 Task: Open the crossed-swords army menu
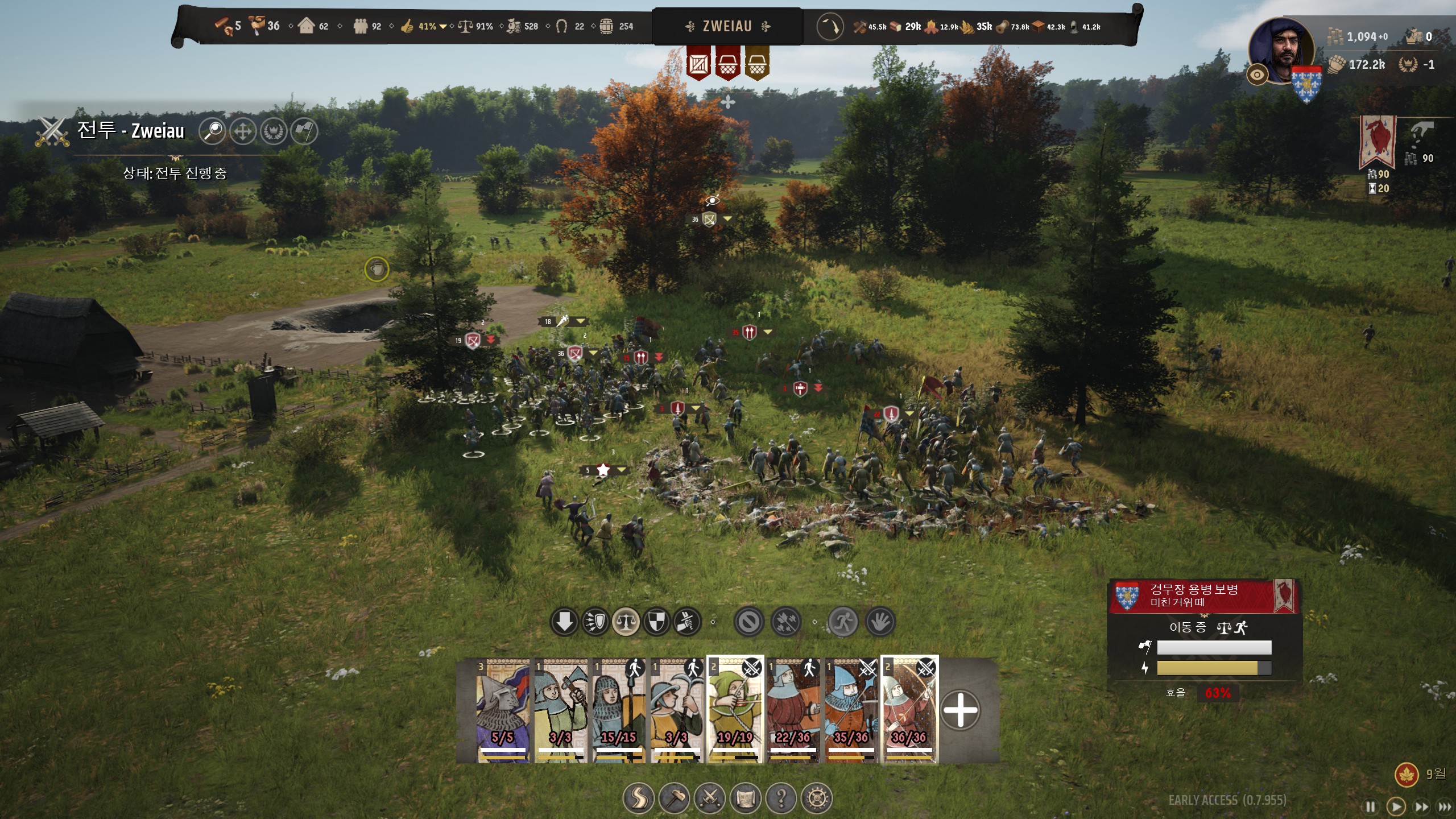710,799
